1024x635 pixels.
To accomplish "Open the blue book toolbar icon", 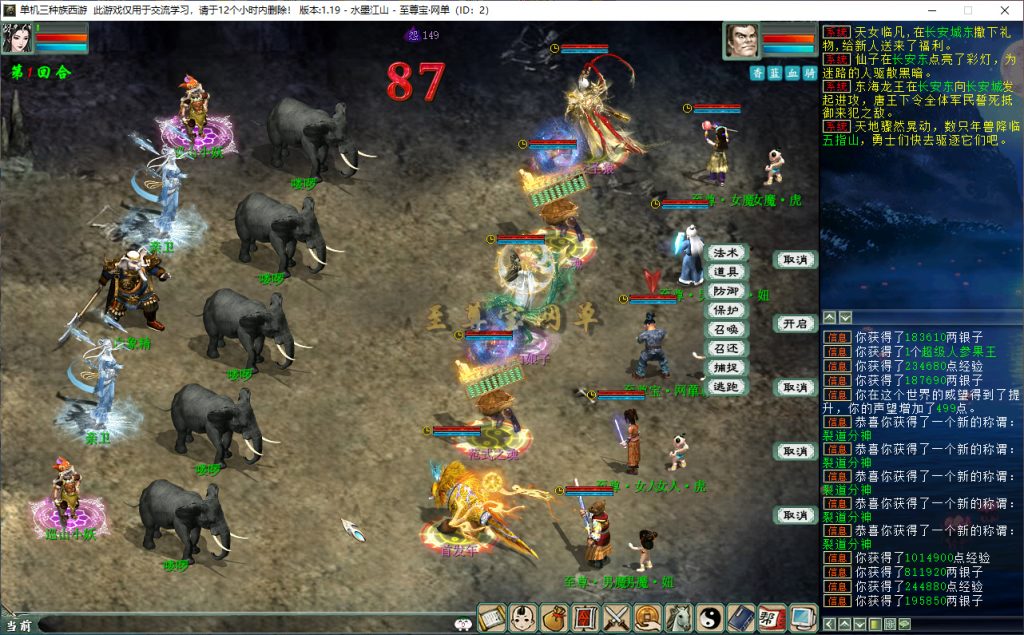I will [741, 618].
